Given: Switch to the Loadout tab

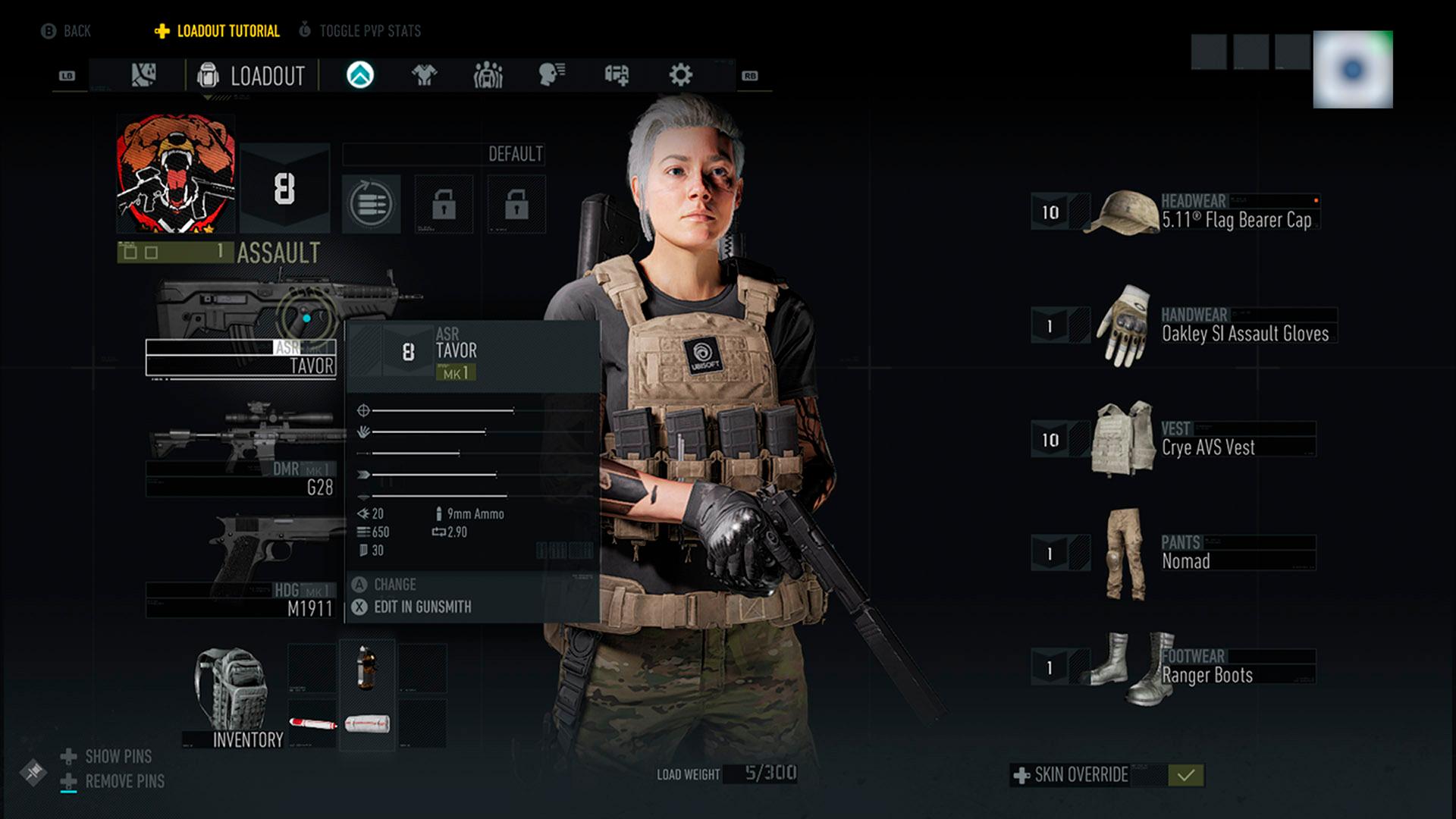Looking at the screenshot, I should [252, 76].
